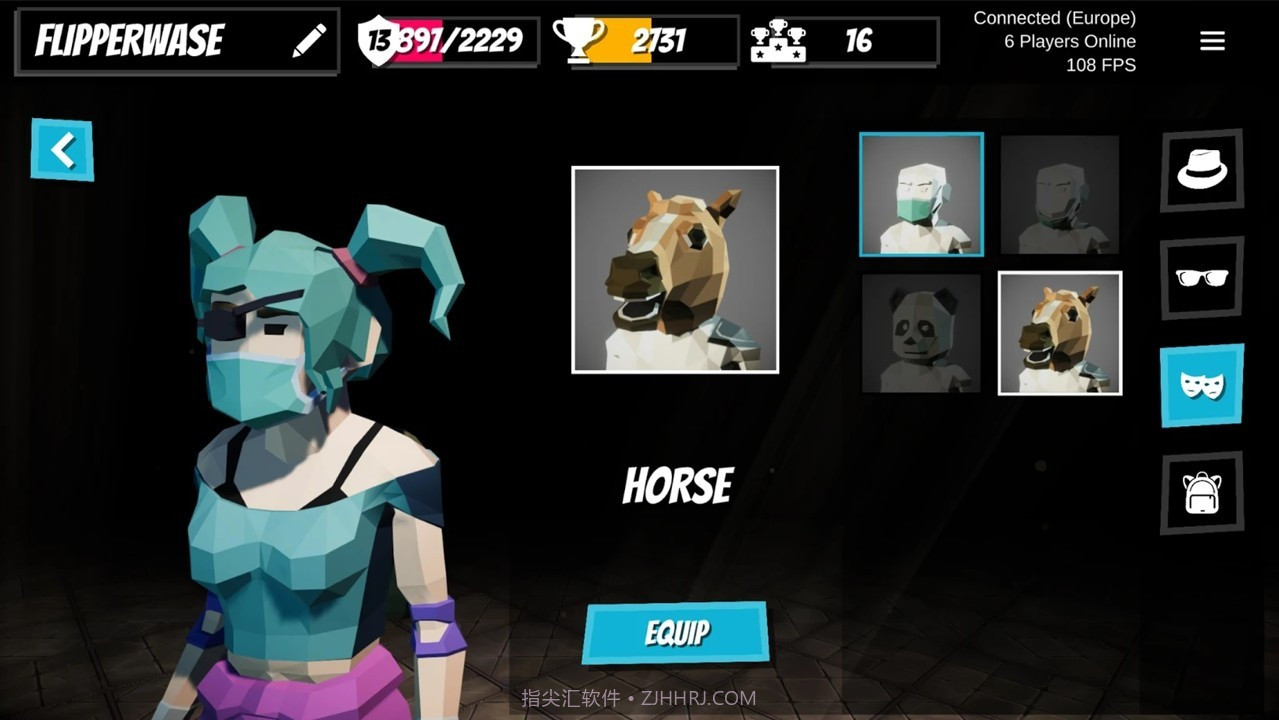1279x720 pixels.
Task: Edit the player name with the pencil icon
Action: (x=309, y=41)
